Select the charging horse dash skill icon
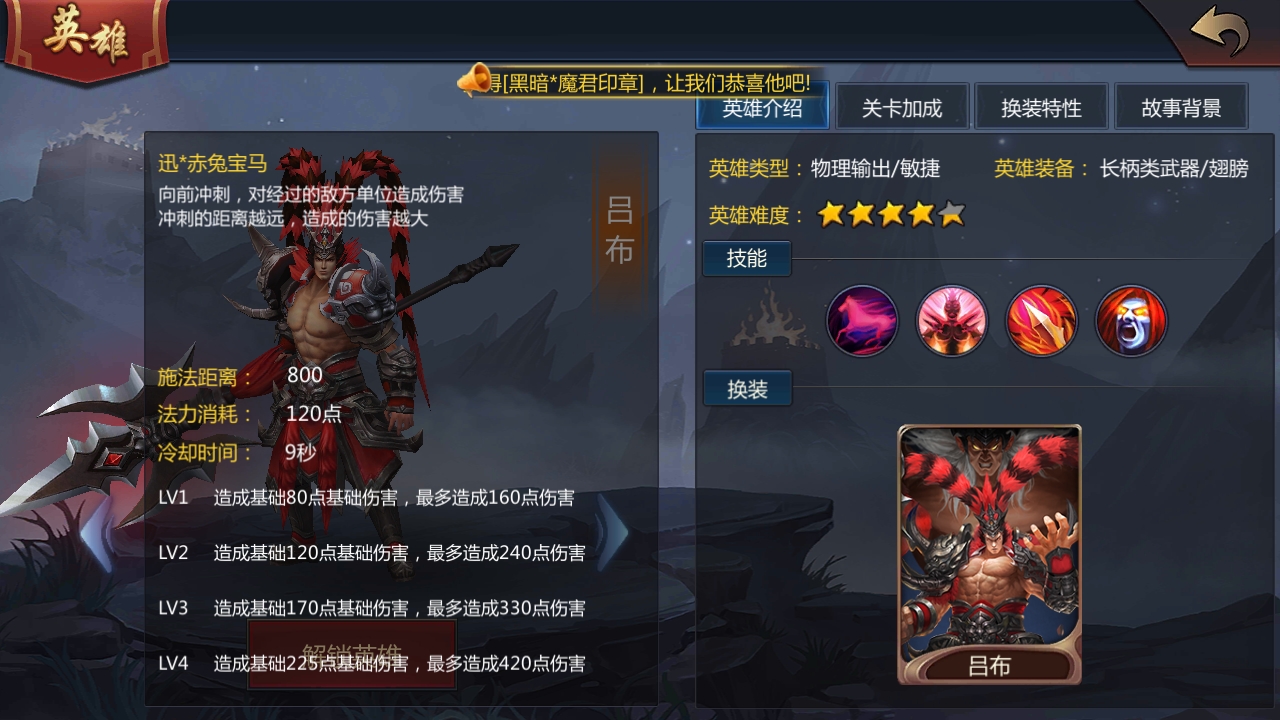 [x=862, y=320]
